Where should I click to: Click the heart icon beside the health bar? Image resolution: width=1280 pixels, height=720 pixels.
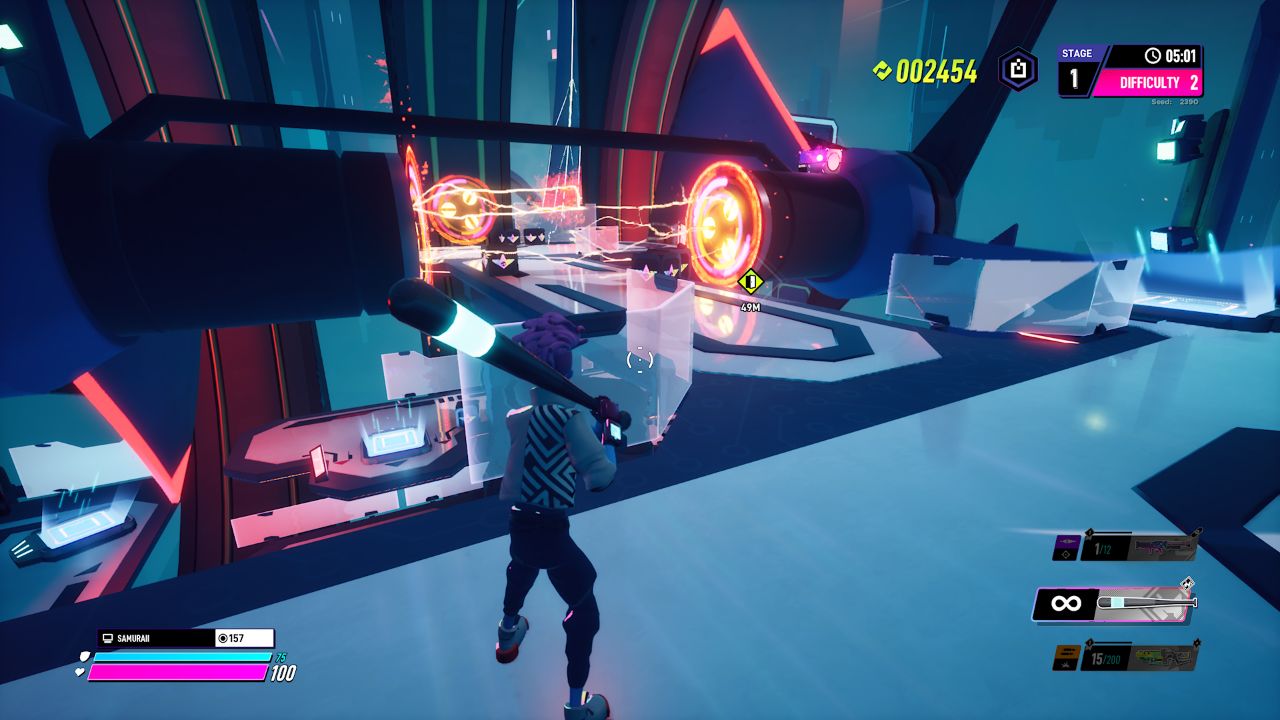[x=80, y=672]
